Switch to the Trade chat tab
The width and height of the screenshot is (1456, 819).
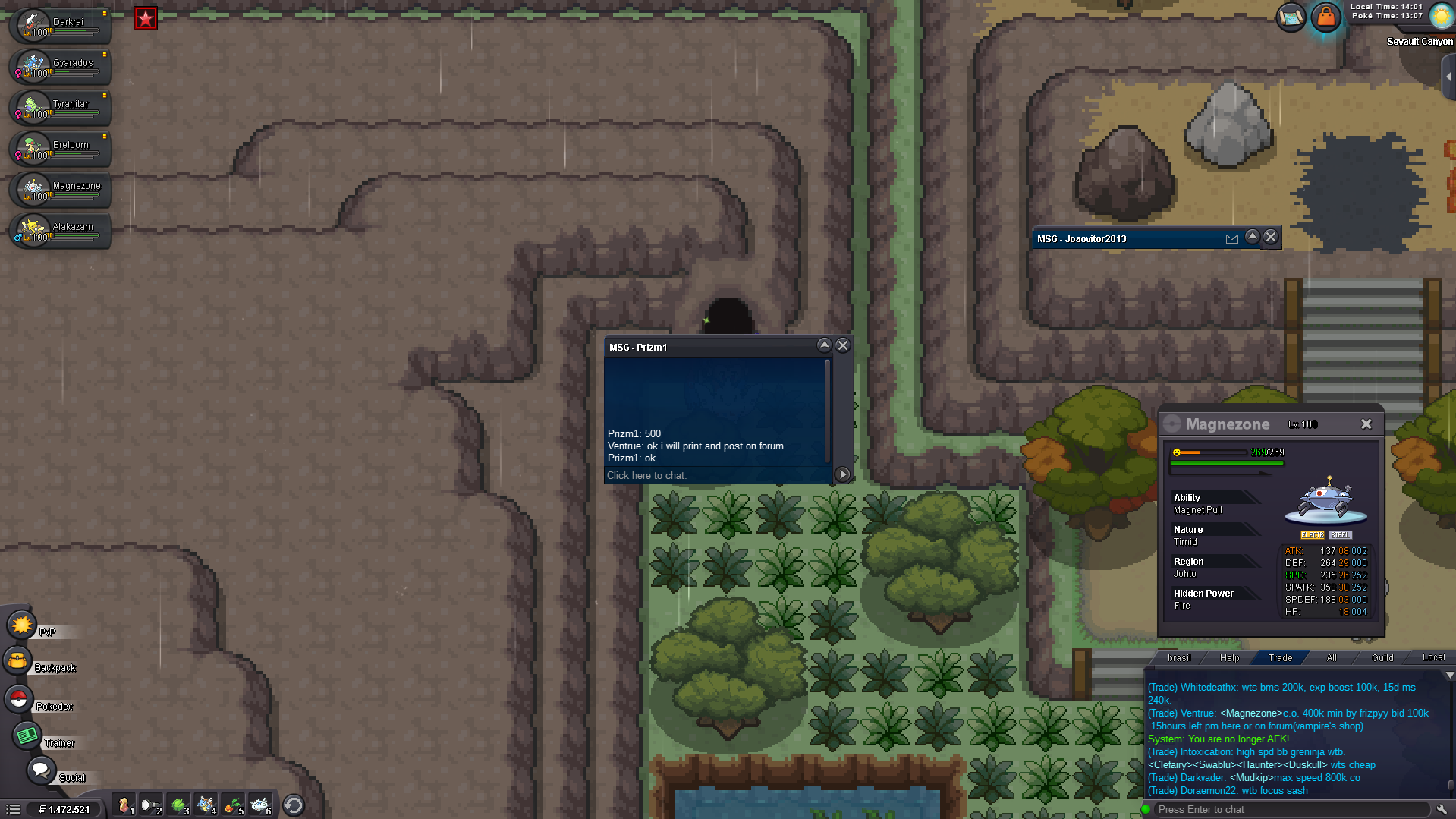pyautogui.click(x=1280, y=658)
